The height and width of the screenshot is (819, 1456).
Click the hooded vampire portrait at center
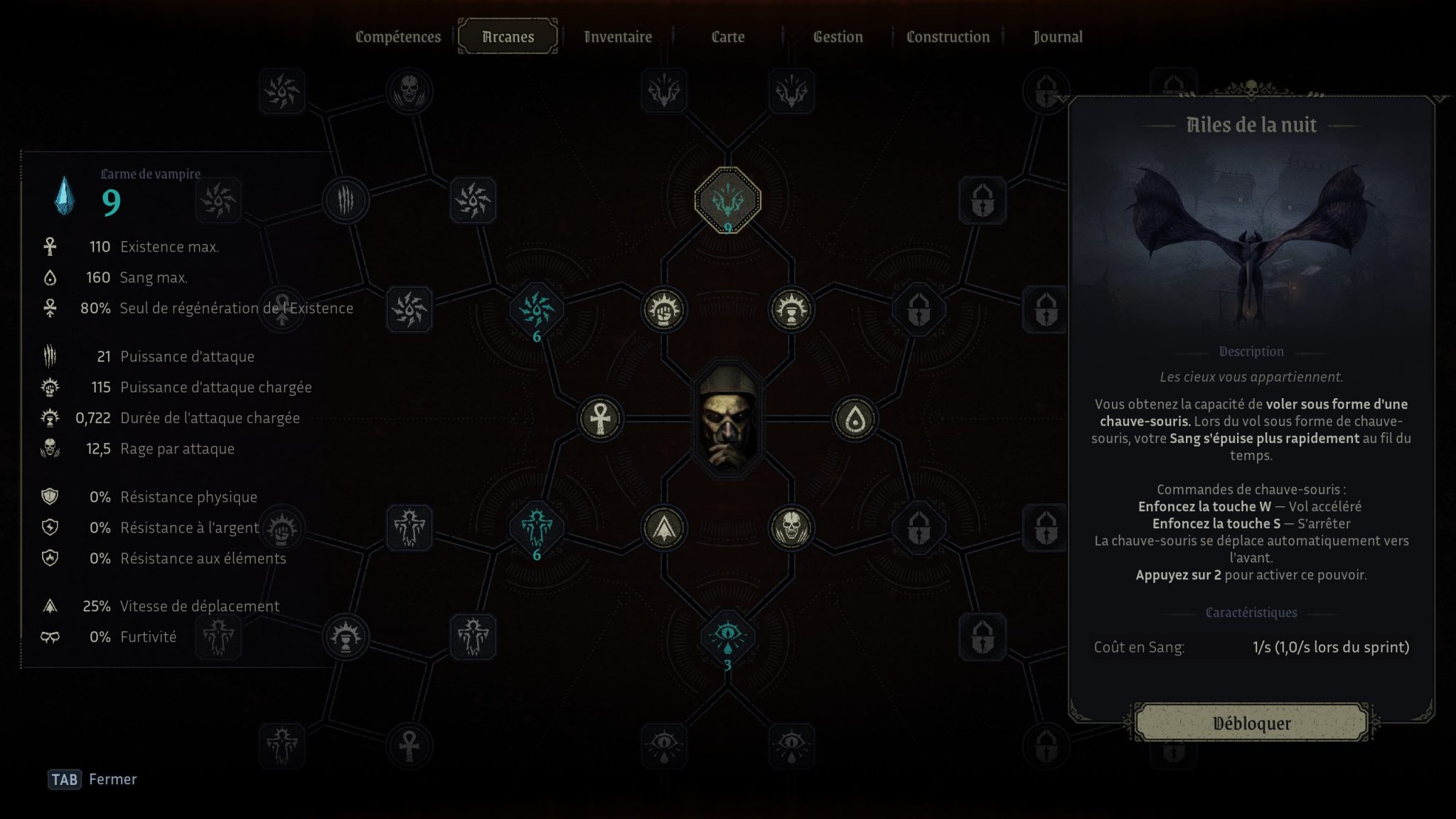tap(727, 419)
